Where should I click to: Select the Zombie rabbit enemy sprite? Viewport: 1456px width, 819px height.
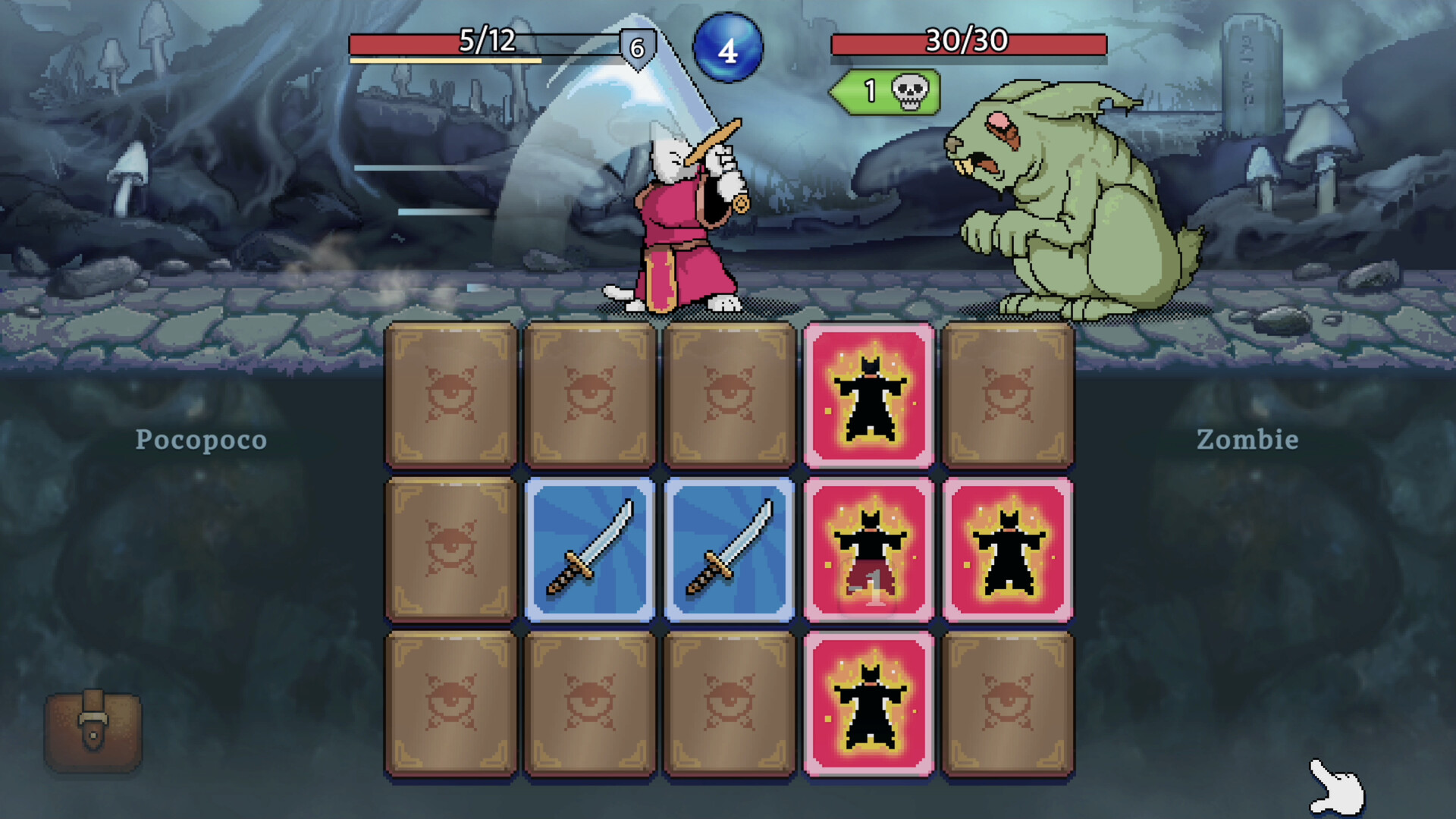1062,205
